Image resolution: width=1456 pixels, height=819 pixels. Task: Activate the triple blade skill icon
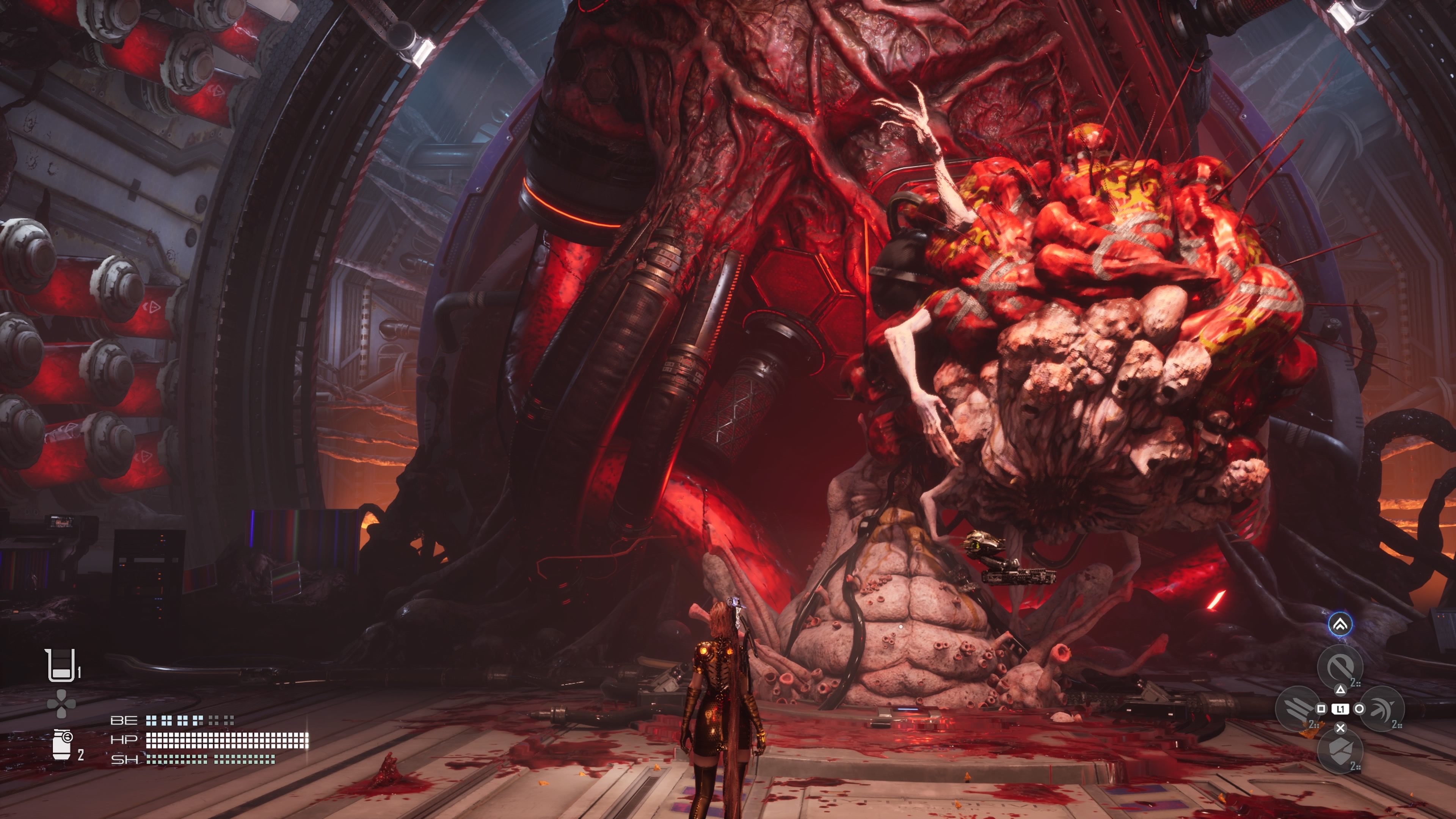(1297, 708)
